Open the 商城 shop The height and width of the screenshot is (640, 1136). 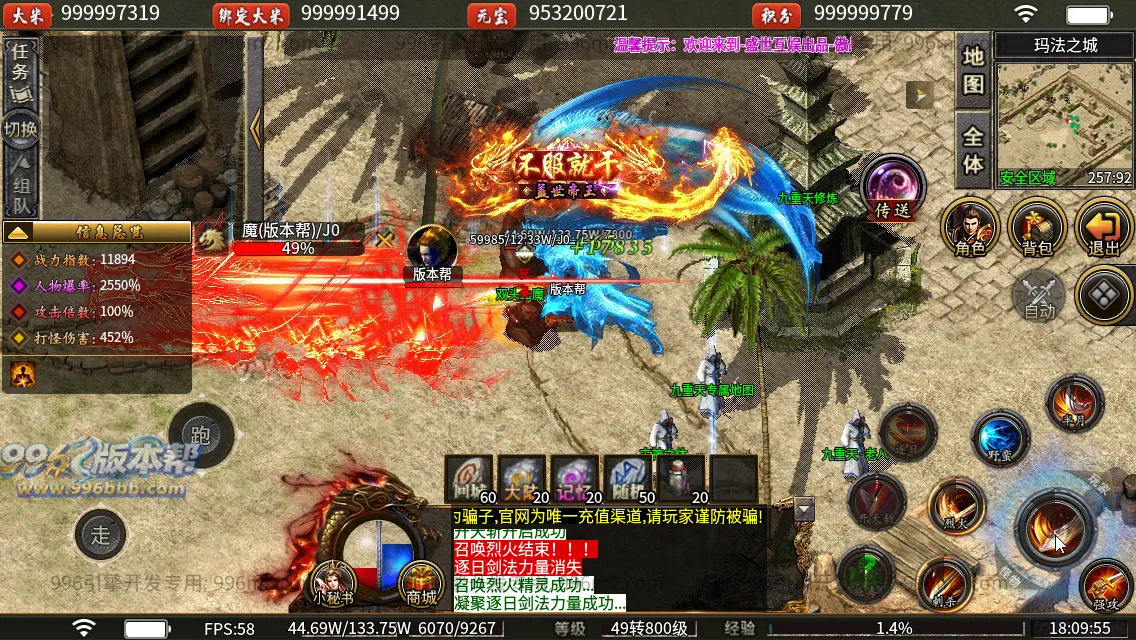[421, 583]
